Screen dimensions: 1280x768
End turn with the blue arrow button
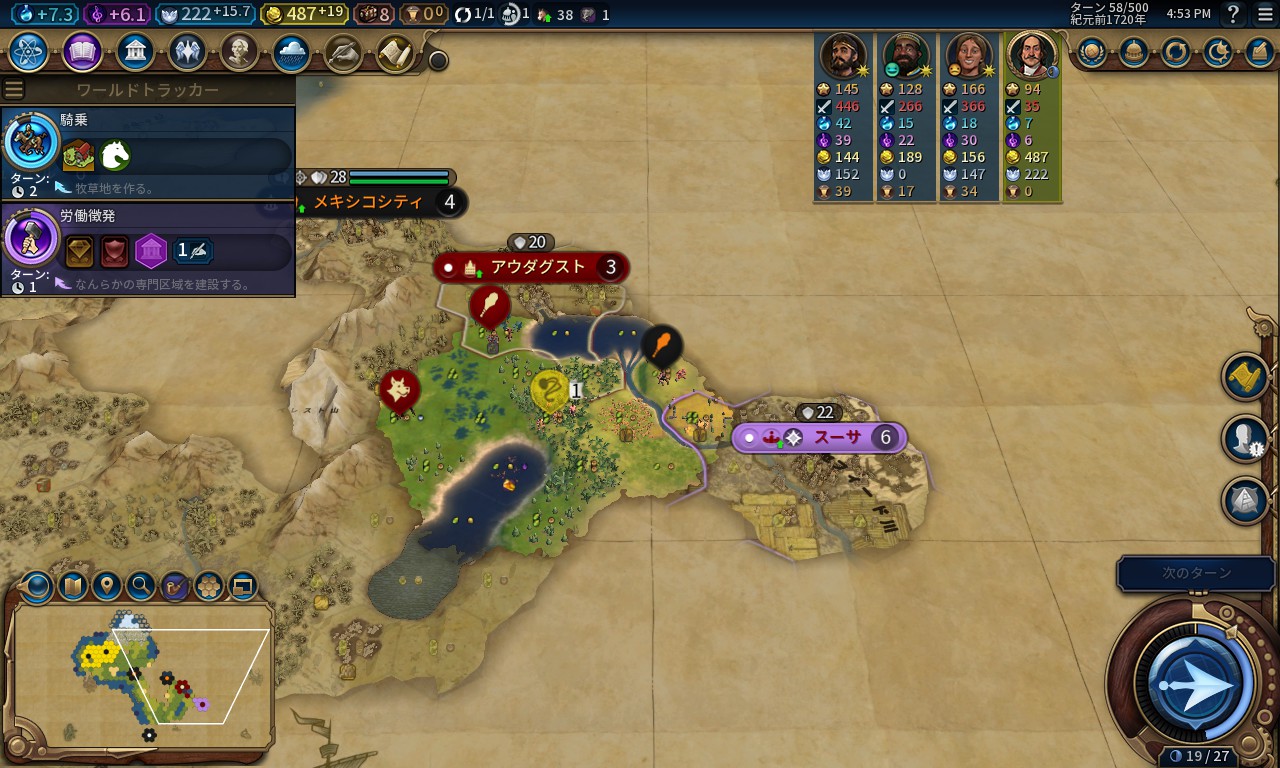coord(1197,684)
